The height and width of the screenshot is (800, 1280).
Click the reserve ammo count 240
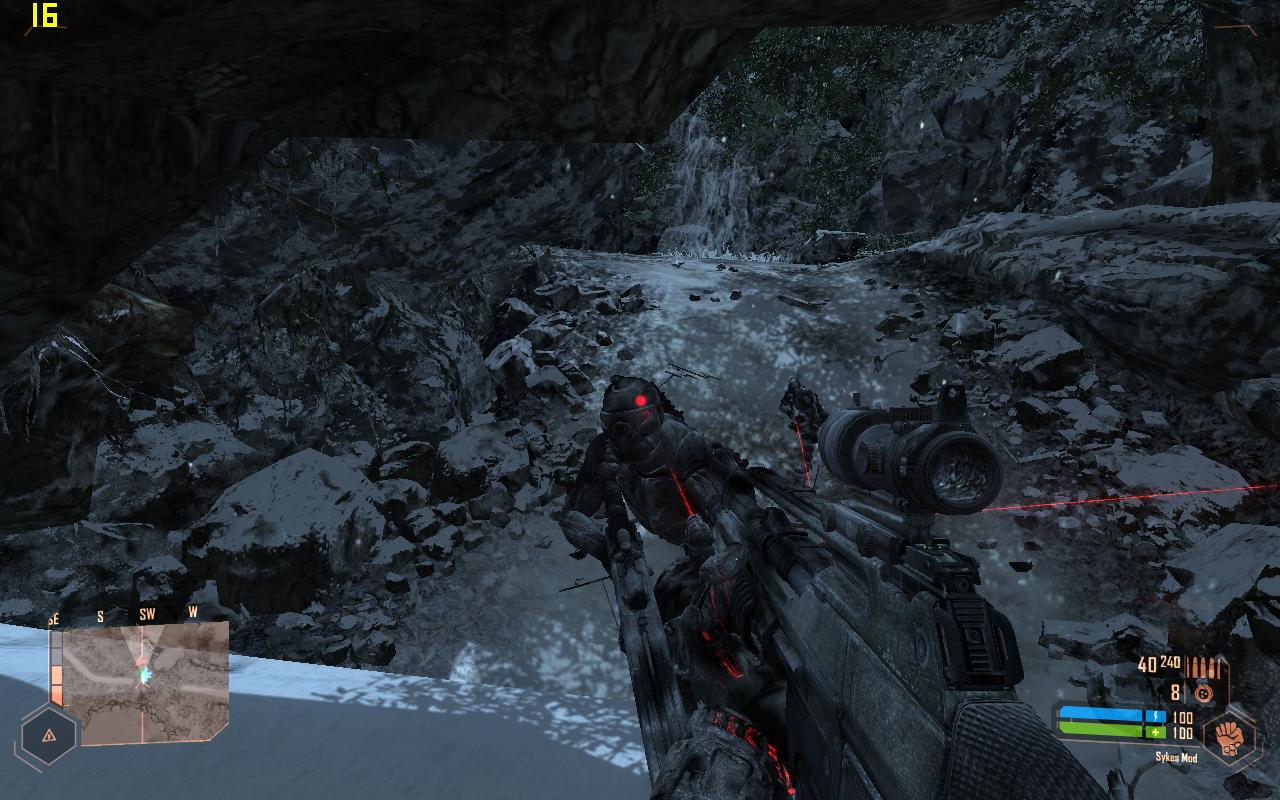coord(1171,661)
